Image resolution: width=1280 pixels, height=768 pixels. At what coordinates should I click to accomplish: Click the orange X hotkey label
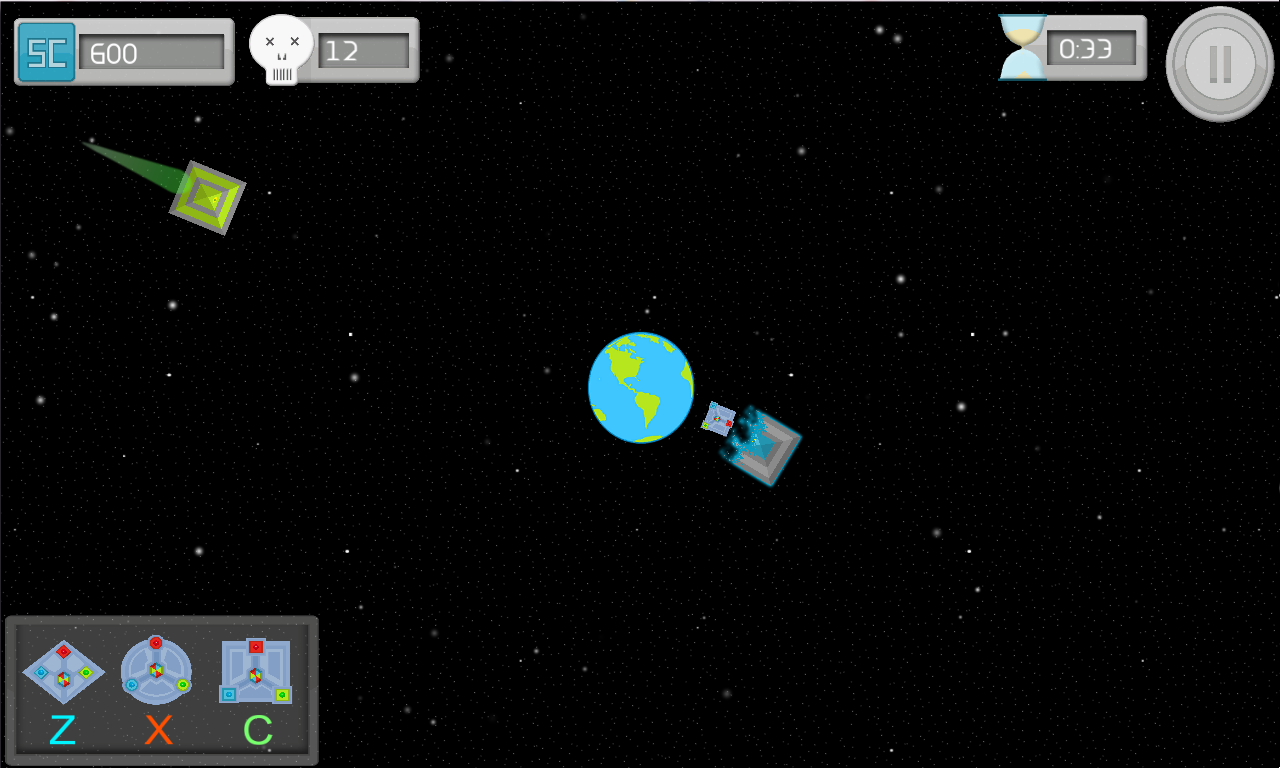(159, 730)
